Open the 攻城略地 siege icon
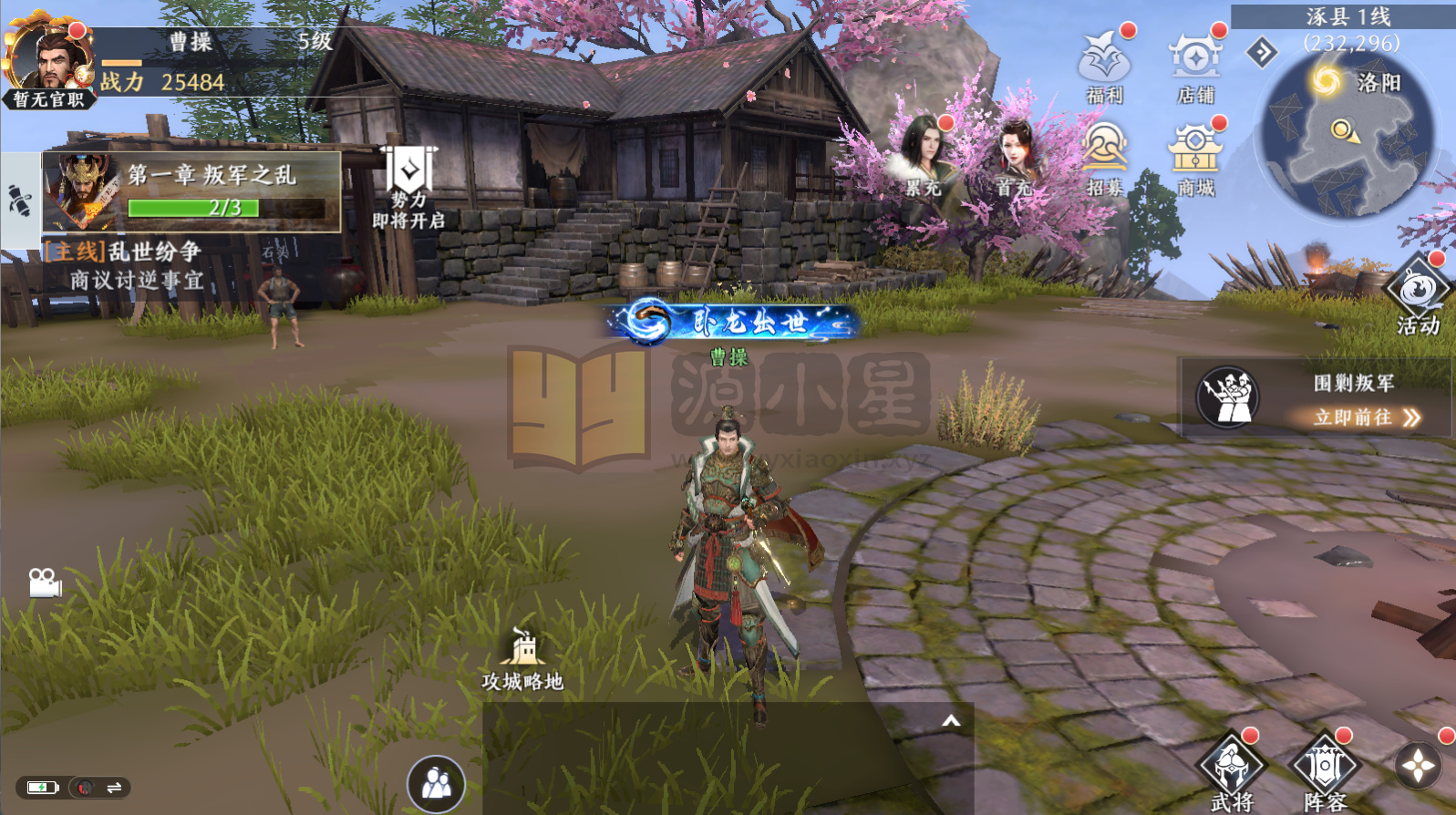Viewport: 1456px width, 815px height. click(523, 658)
